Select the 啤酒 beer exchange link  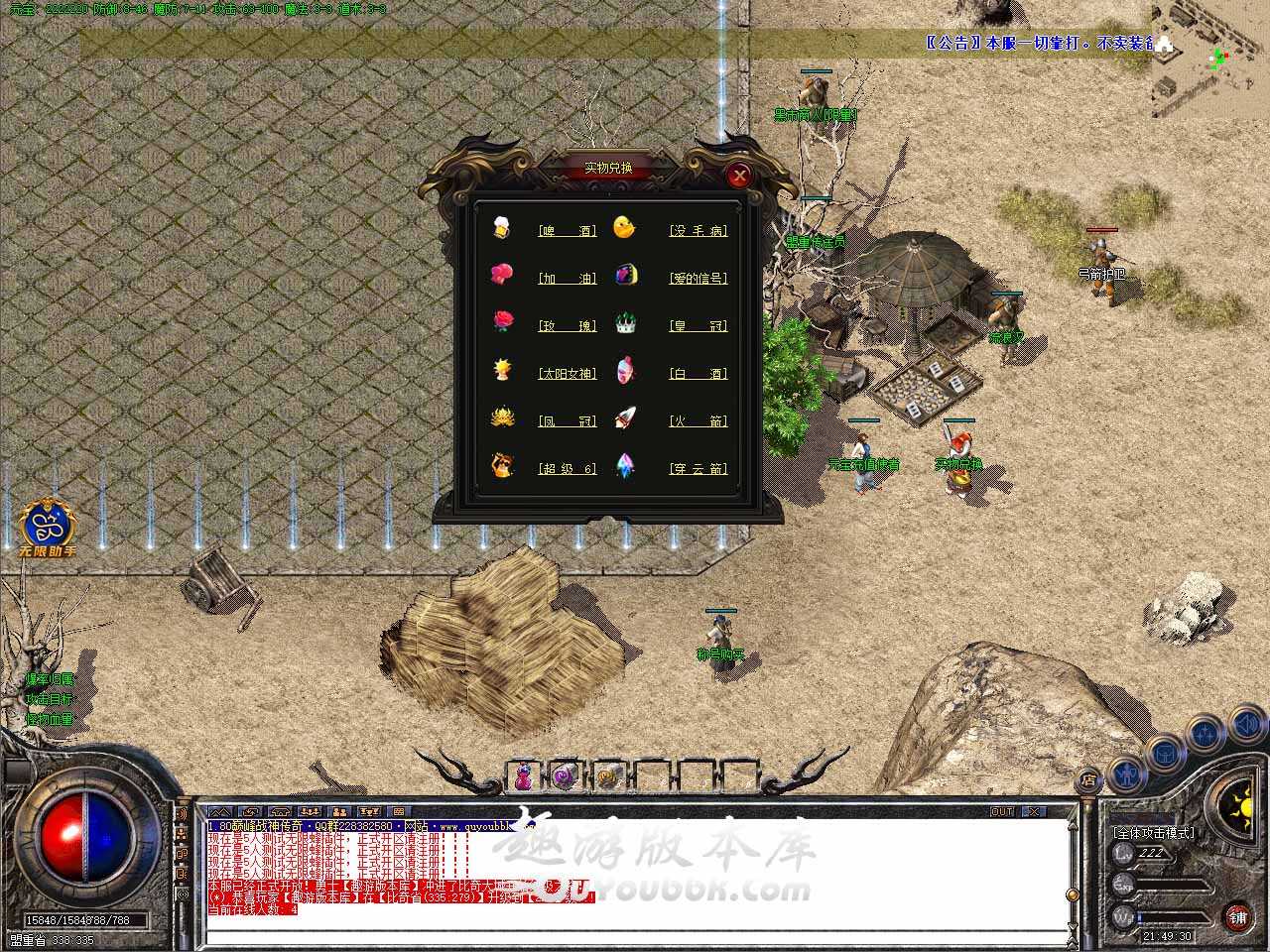point(568,230)
